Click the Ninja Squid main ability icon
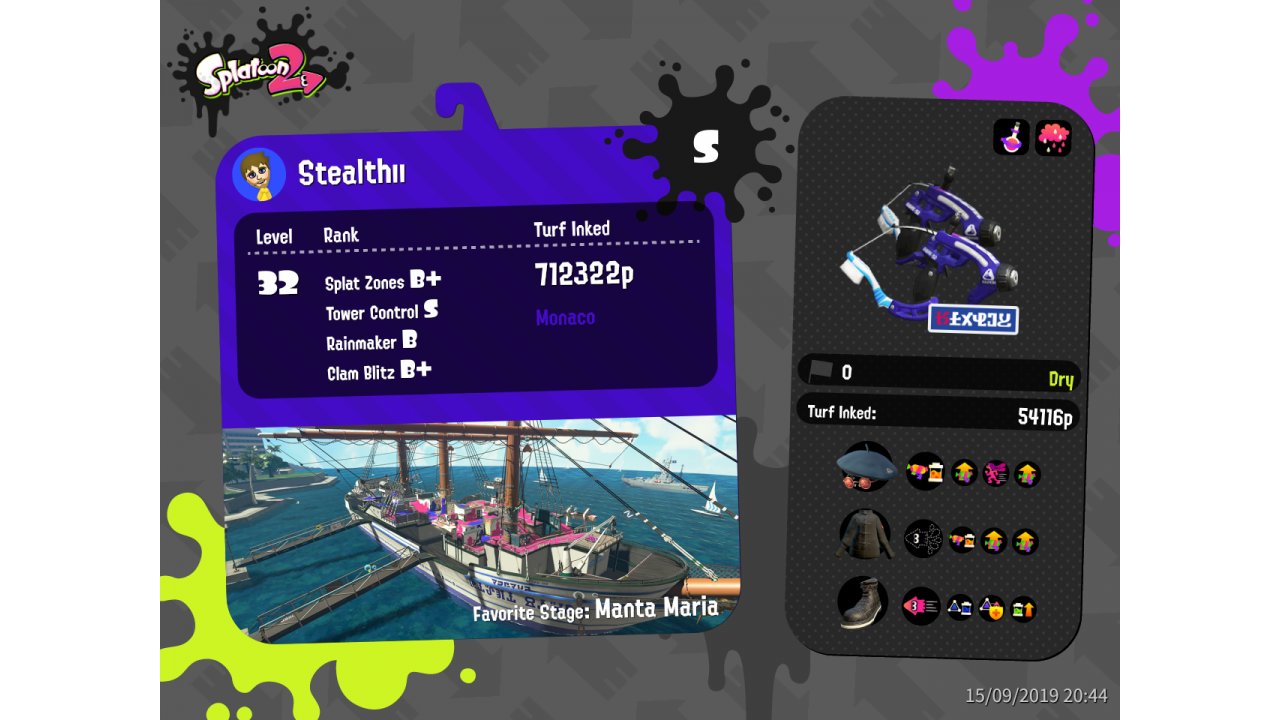1280x720 pixels. coord(922,539)
